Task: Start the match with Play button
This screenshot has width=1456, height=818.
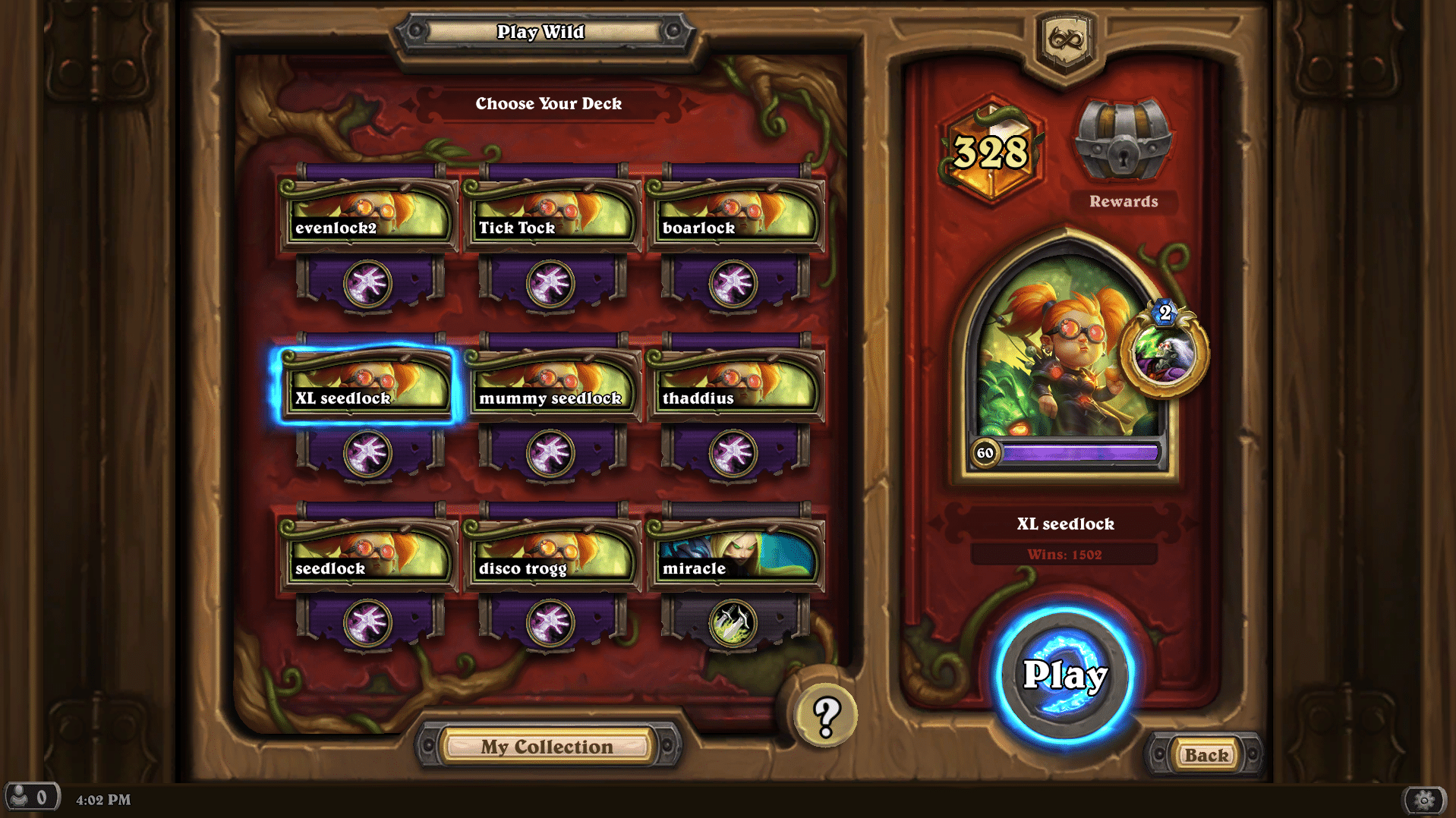Action: tap(1064, 675)
